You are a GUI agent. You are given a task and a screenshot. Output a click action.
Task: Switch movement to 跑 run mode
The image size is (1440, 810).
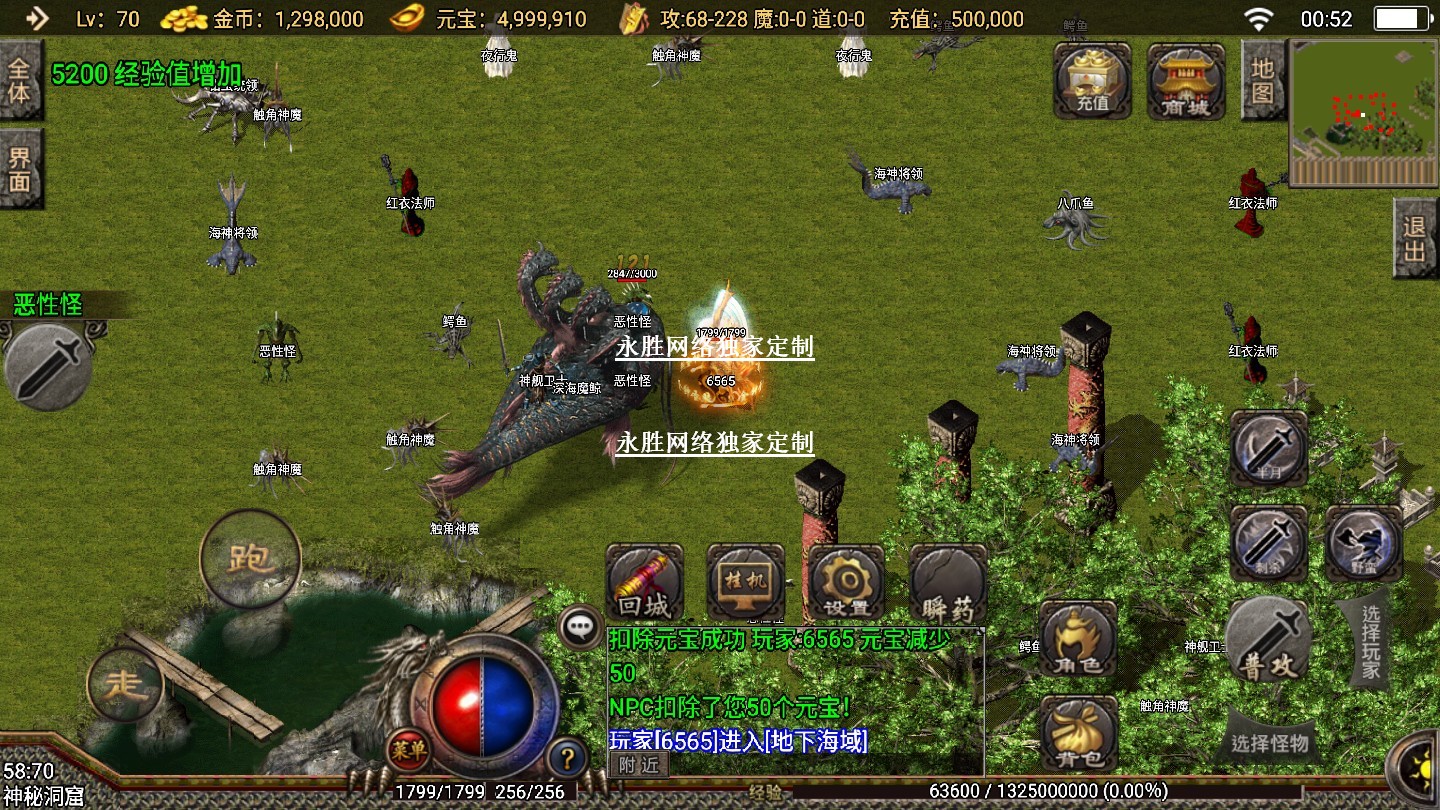[x=250, y=558]
